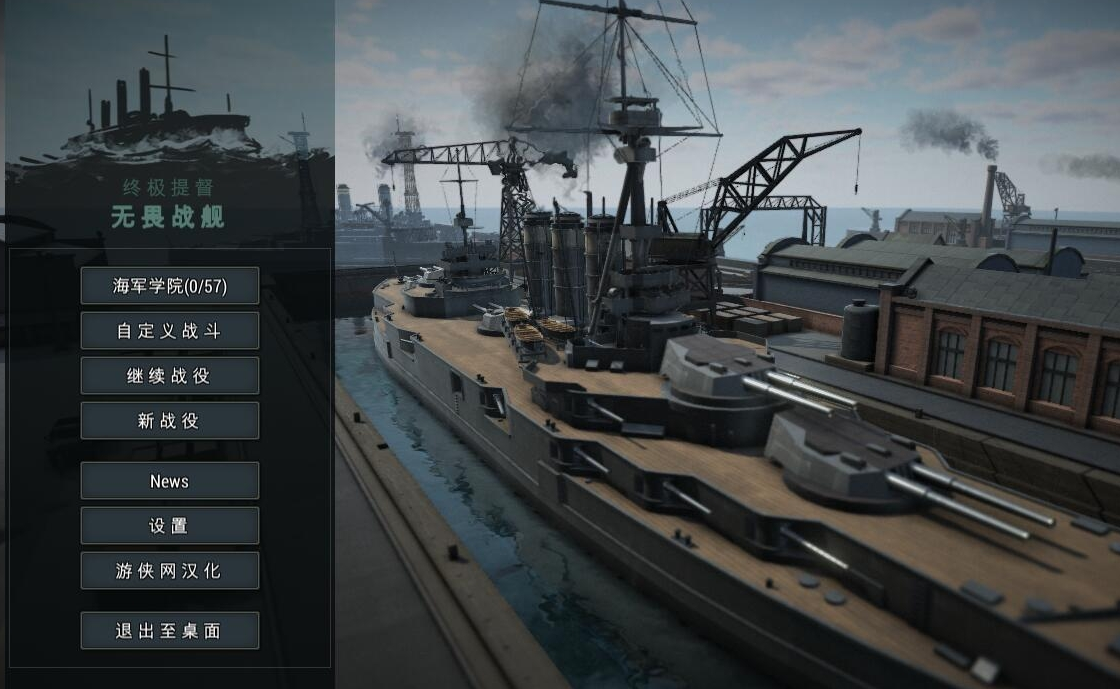1120x689 pixels.
Task: Choose 退出至桌面 to exit to desktop
Action: click(170, 631)
